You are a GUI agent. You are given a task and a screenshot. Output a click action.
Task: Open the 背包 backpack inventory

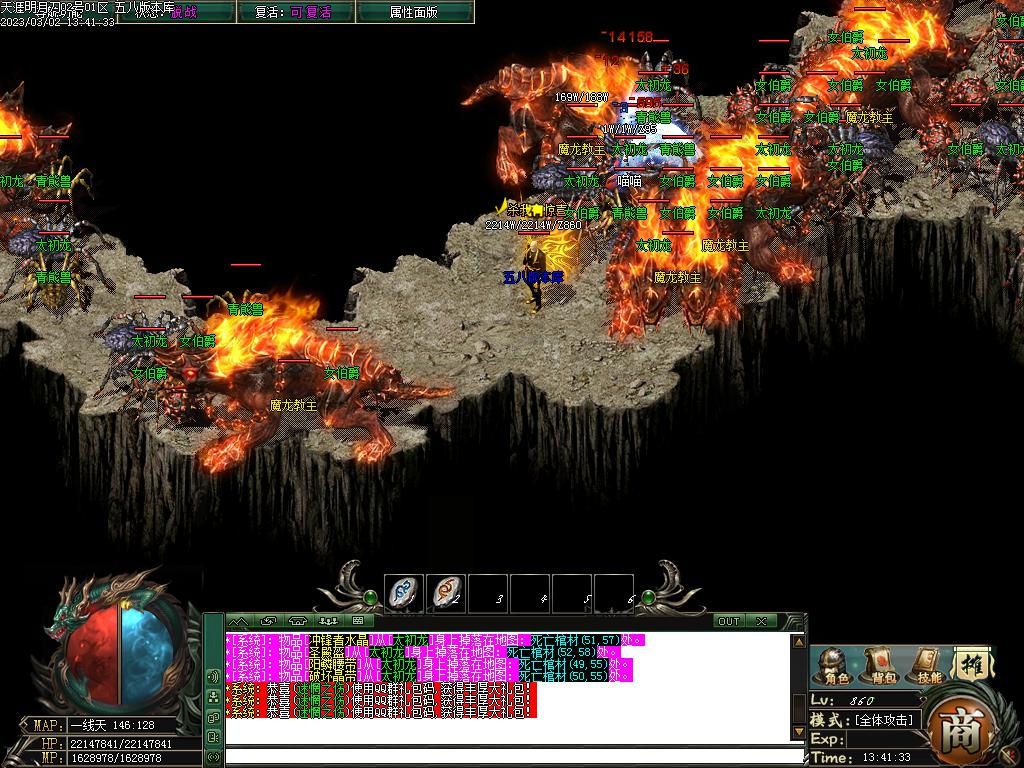[880, 665]
